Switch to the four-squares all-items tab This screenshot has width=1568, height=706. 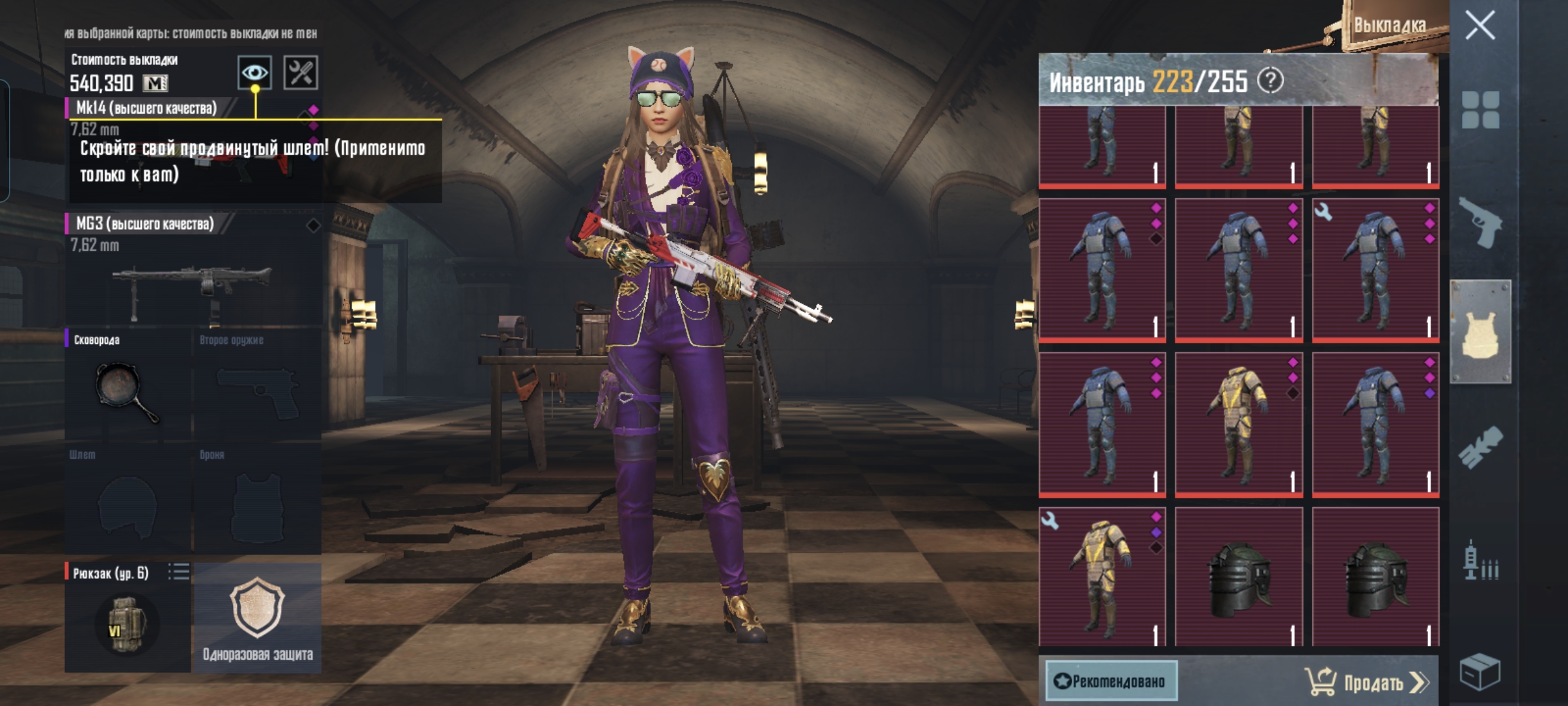1480,110
